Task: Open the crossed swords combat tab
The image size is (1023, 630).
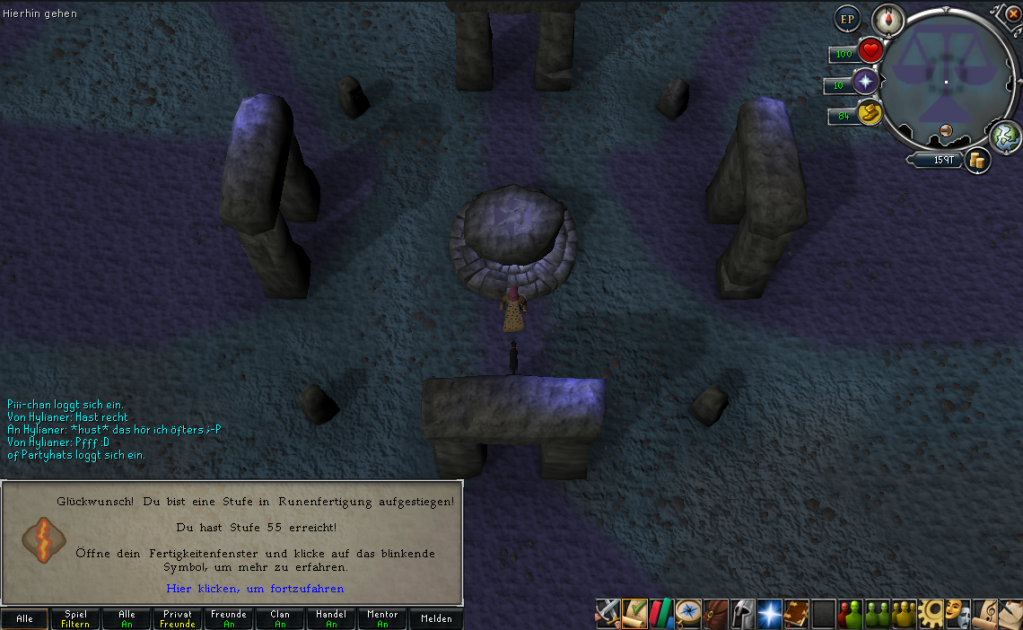Action: tap(607, 611)
